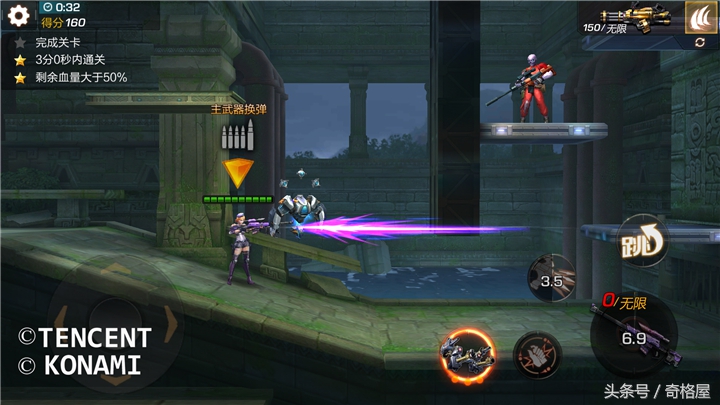Tap the jump button
This screenshot has width=720, height=405.
(x=638, y=240)
